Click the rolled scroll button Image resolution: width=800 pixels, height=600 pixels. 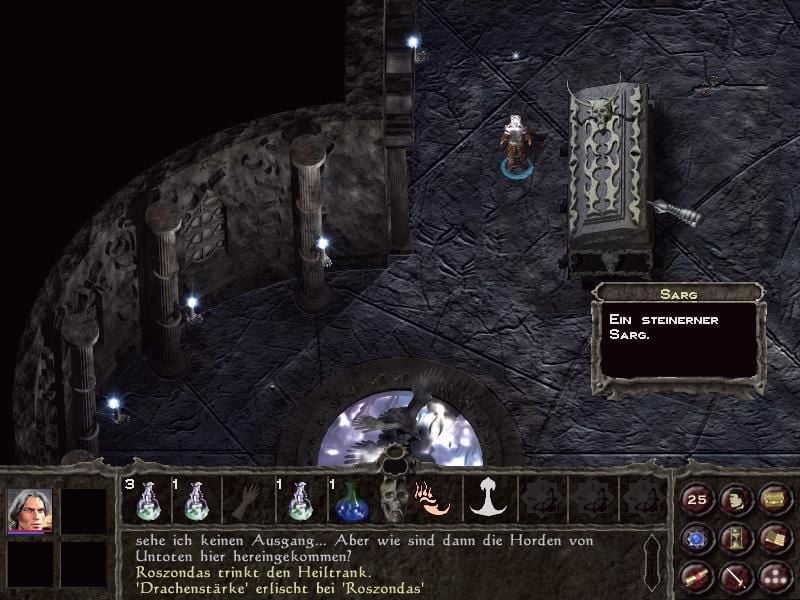pyautogui.click(x=697, y=577)
